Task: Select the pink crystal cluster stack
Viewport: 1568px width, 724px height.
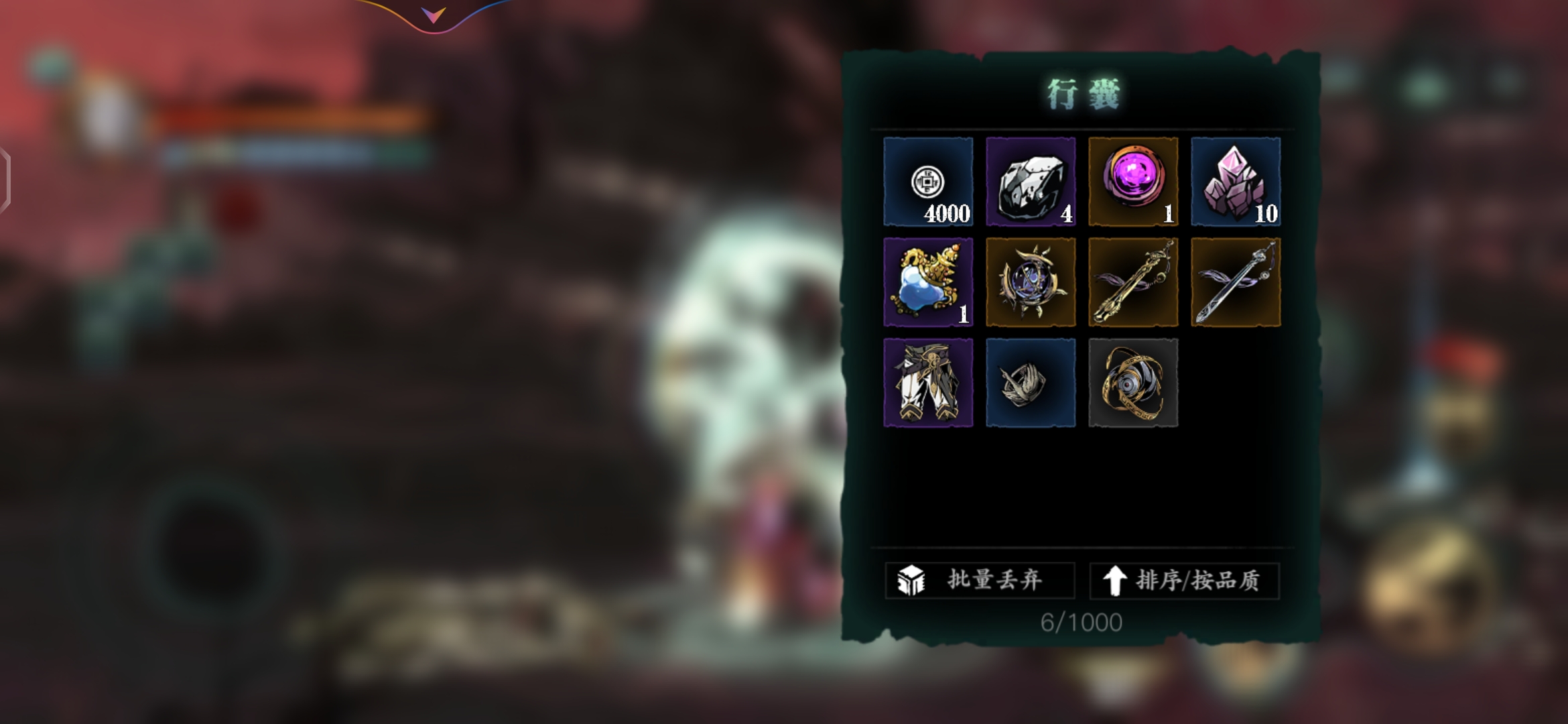Action: coord(1236,182)
